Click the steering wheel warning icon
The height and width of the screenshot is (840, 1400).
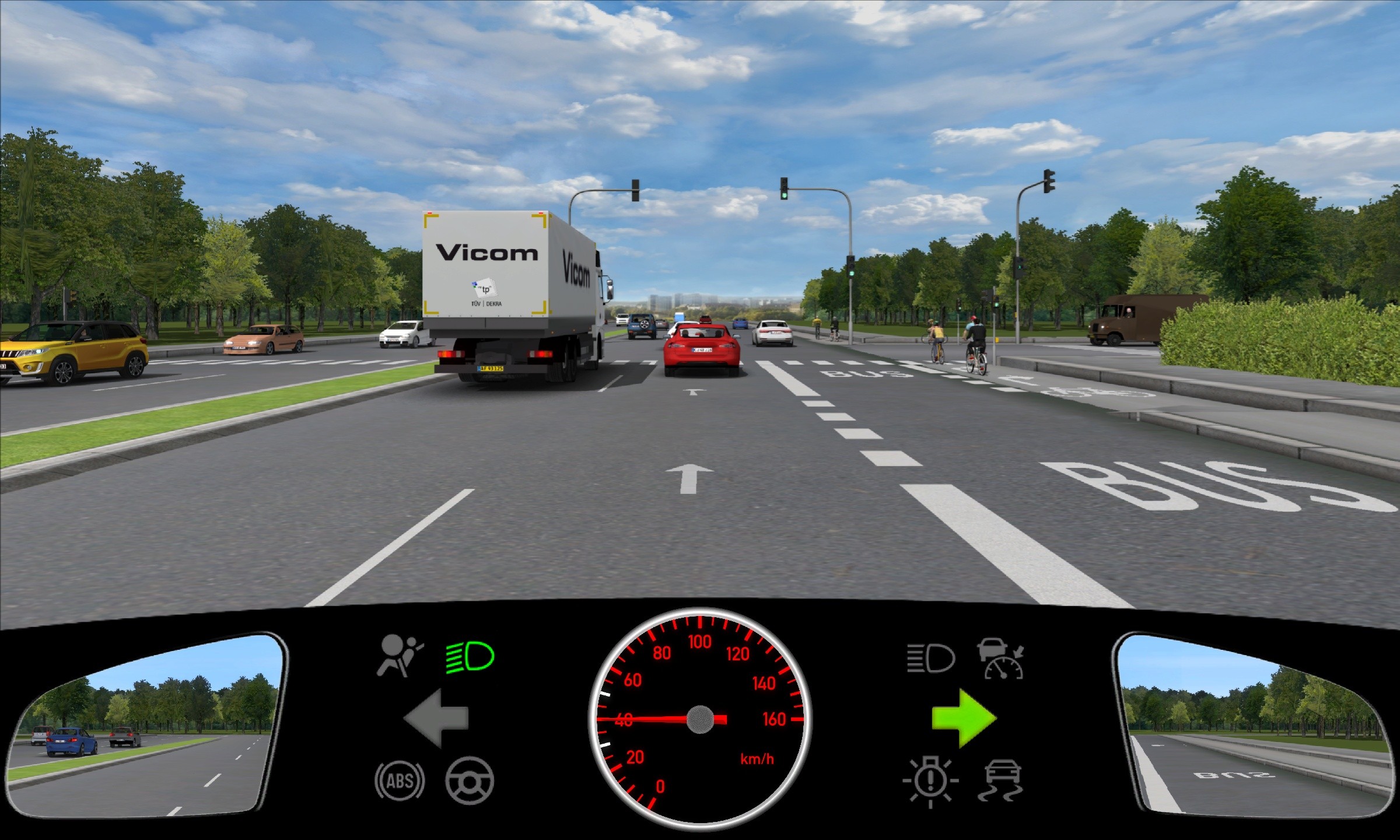coord(470,780)
